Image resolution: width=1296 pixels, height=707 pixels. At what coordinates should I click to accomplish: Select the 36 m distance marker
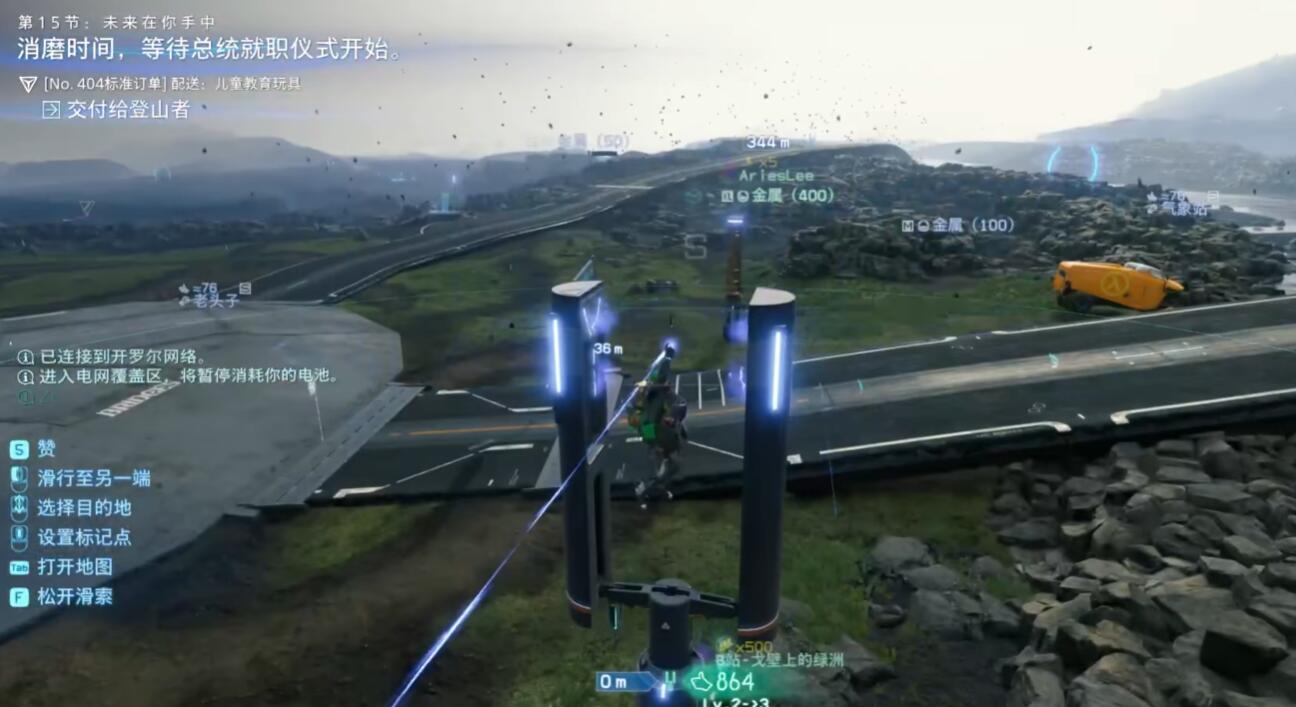(x=608, y=349)
